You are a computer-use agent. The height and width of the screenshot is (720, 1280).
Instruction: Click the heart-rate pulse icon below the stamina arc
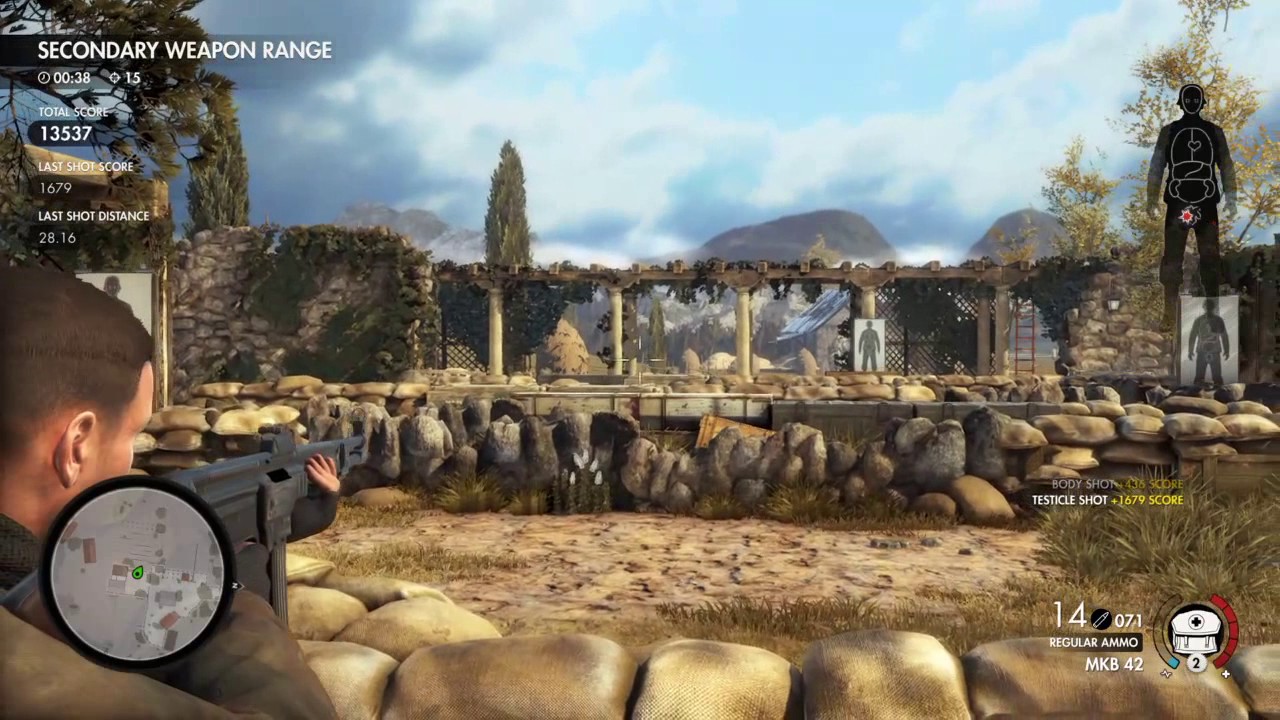pos(1166,673)
